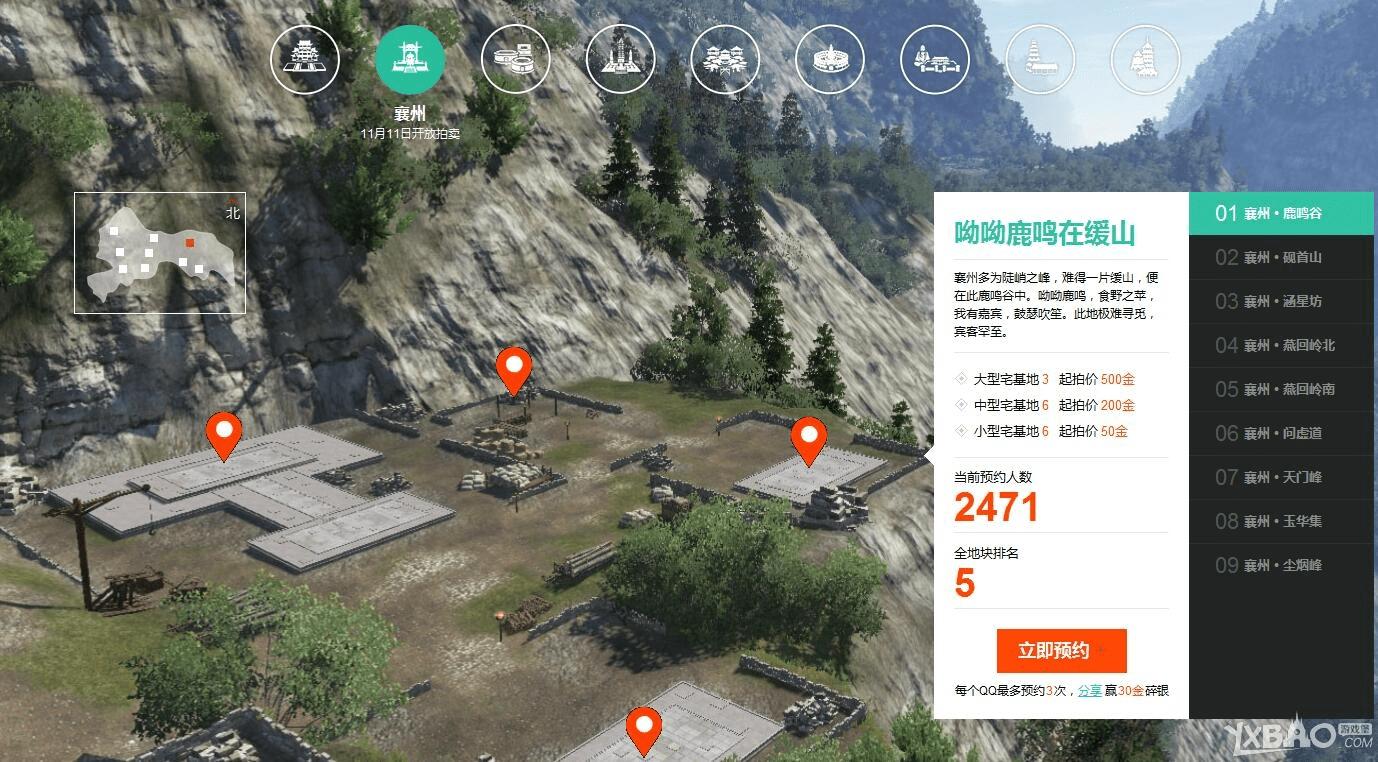The height and width of the screenshot is (762, 1378).
Task: Switch to plot 02 襄州·砚首山
Action: pos(1281,257)
